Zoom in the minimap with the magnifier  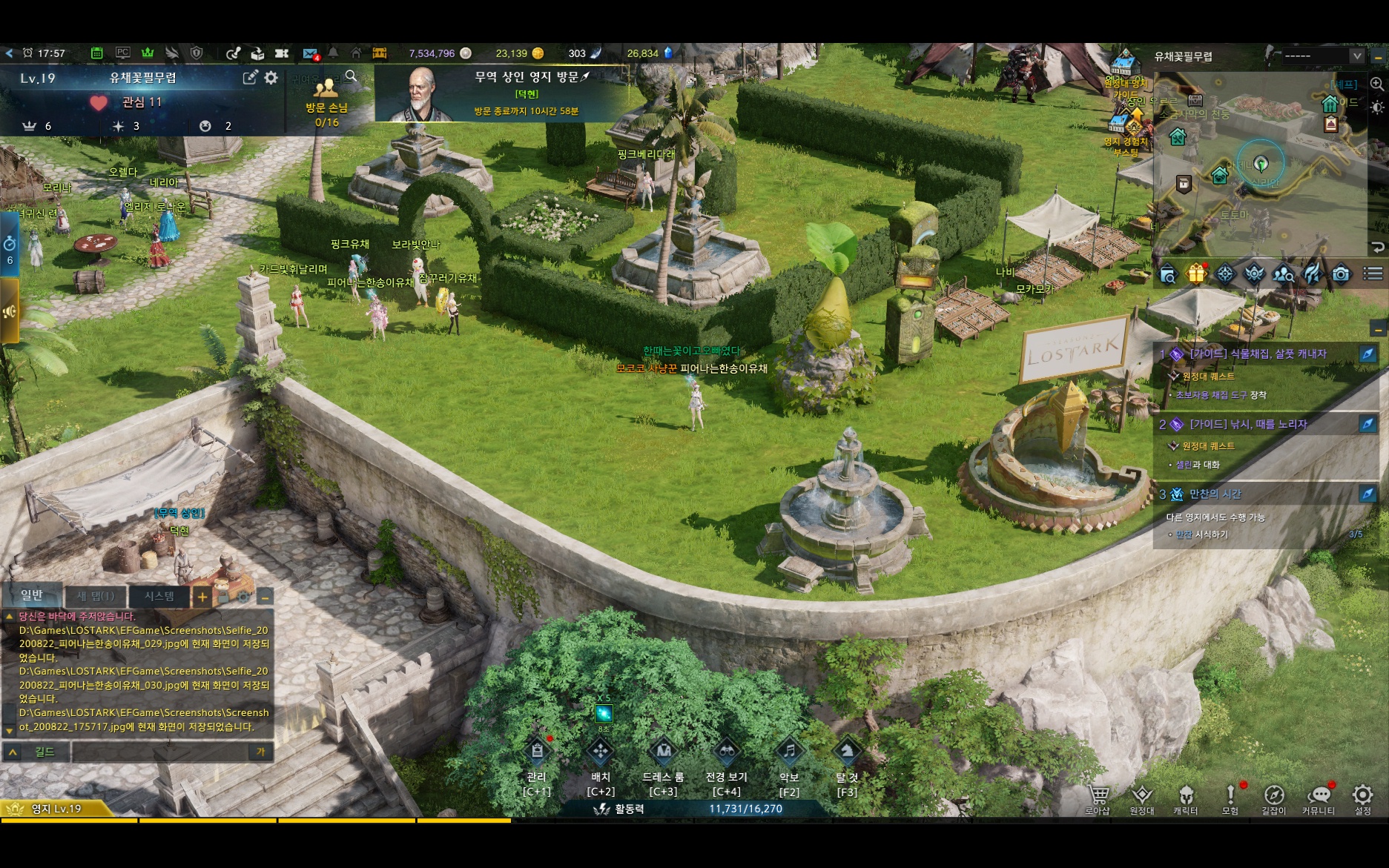tap(1376, 85)
